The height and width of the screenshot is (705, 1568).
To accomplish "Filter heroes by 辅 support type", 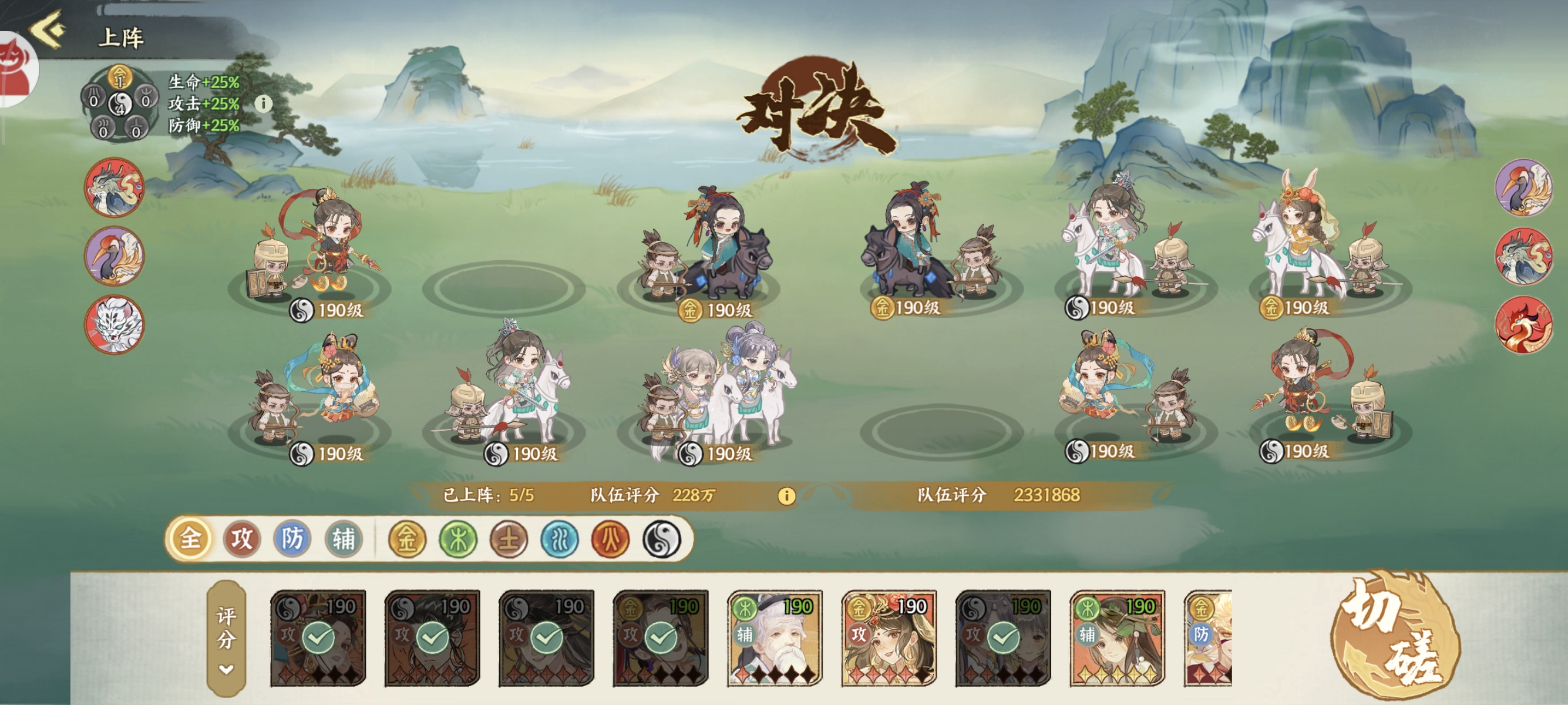I will pyautogui.click(x=344, y=538).
